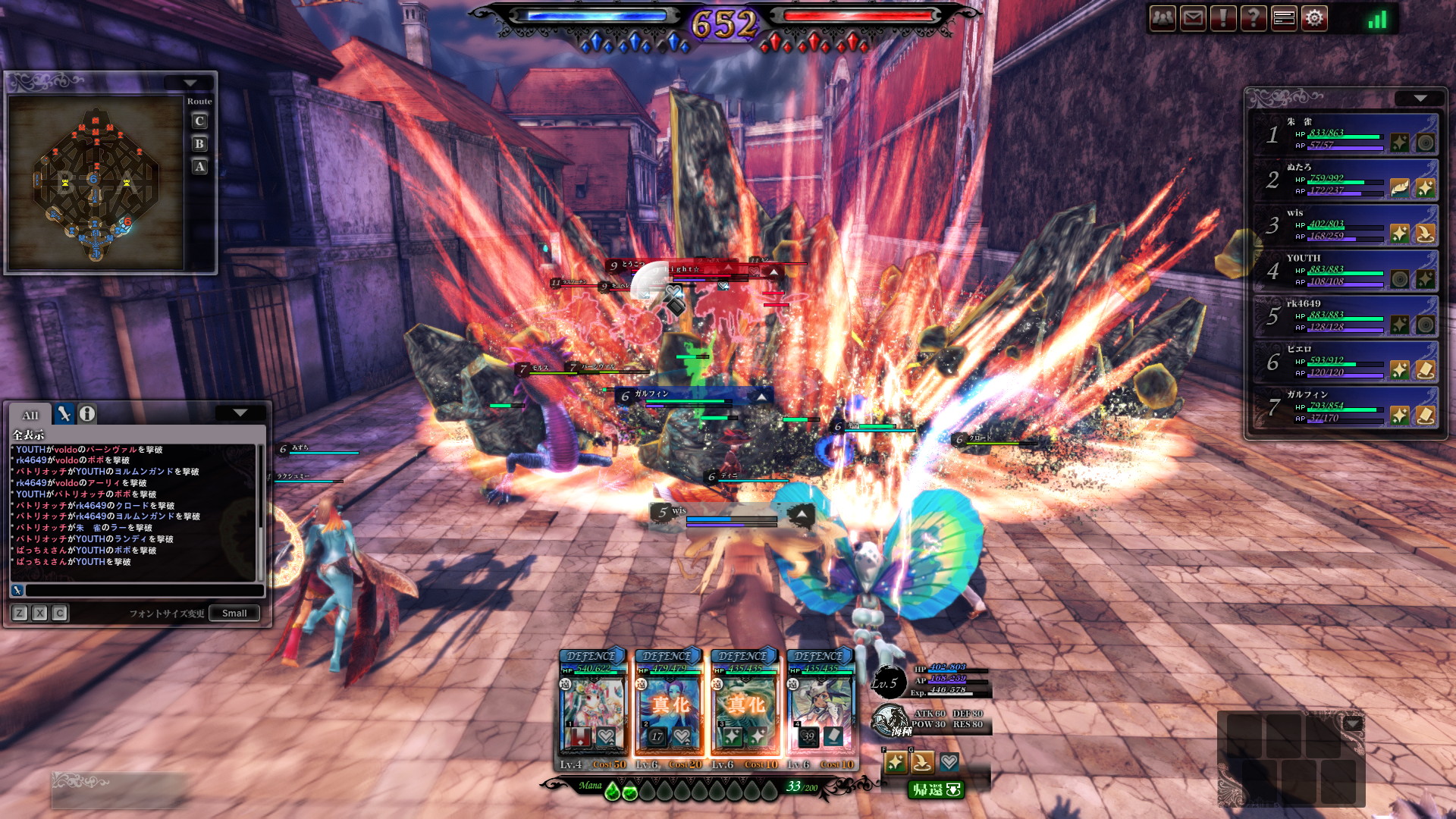Click the chat text input field
This screenshot has width=1456, height=819.
[144, 590]
